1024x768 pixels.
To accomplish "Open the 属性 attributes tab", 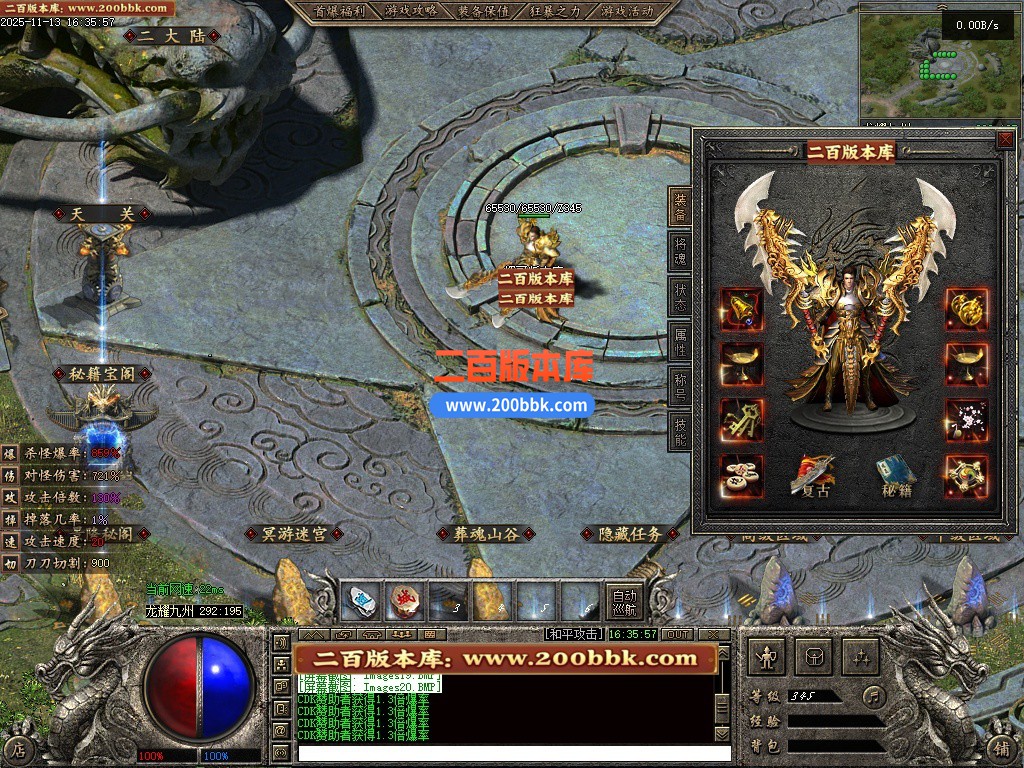I will tap(680, 343).
